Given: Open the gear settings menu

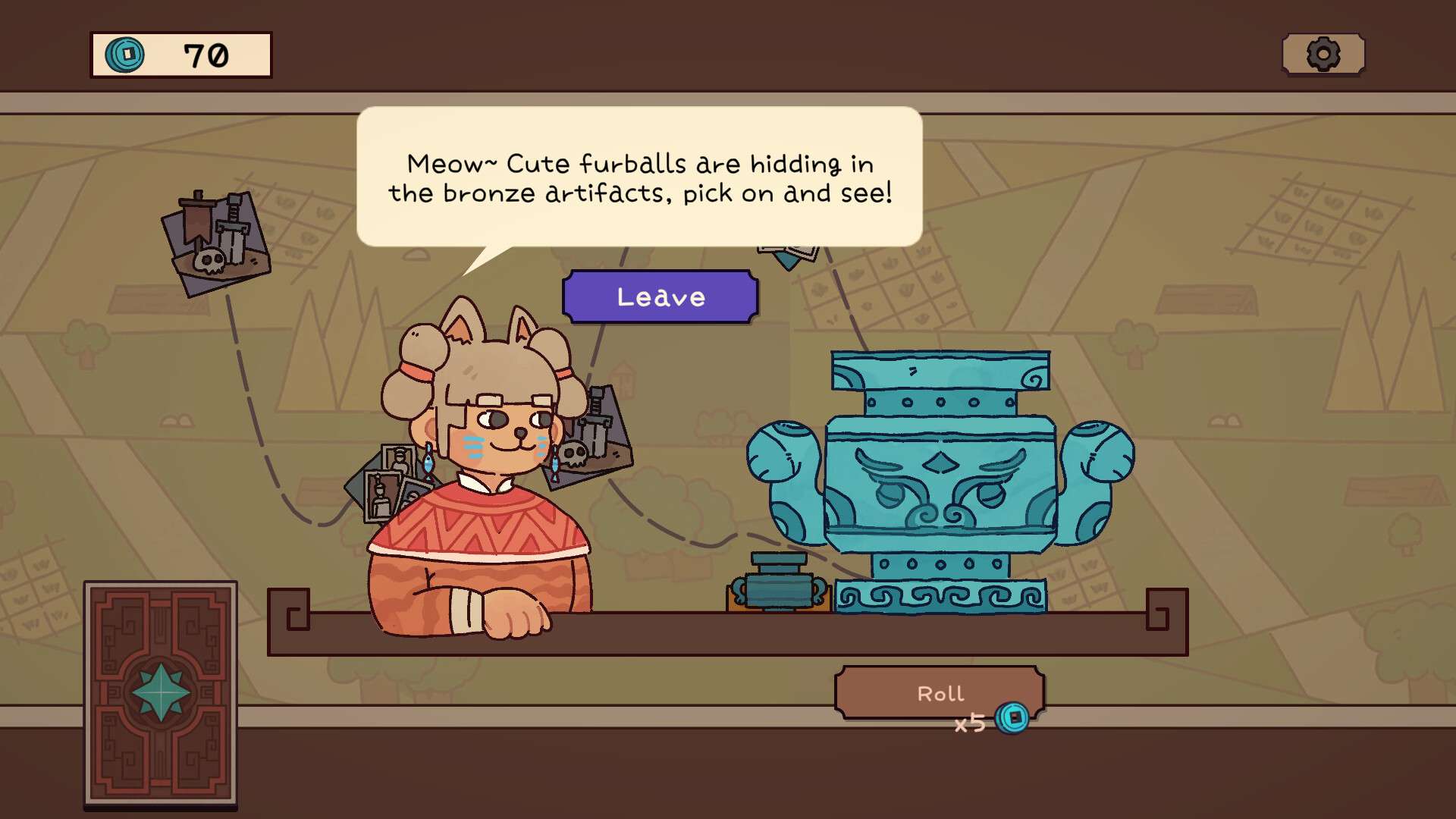Looking at the screenshot, I should (1323, 55).
